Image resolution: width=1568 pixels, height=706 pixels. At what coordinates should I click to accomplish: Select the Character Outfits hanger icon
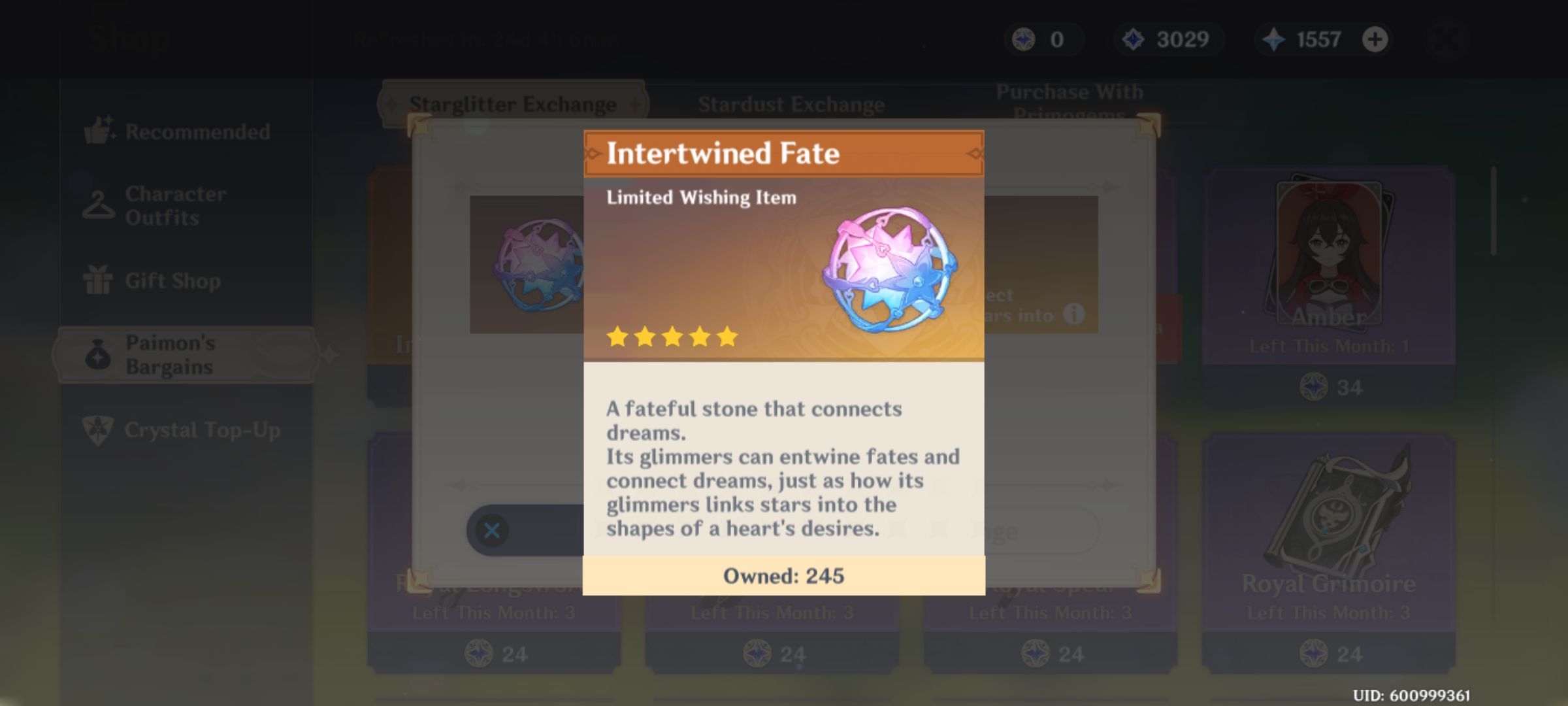(x=98, y=205)
